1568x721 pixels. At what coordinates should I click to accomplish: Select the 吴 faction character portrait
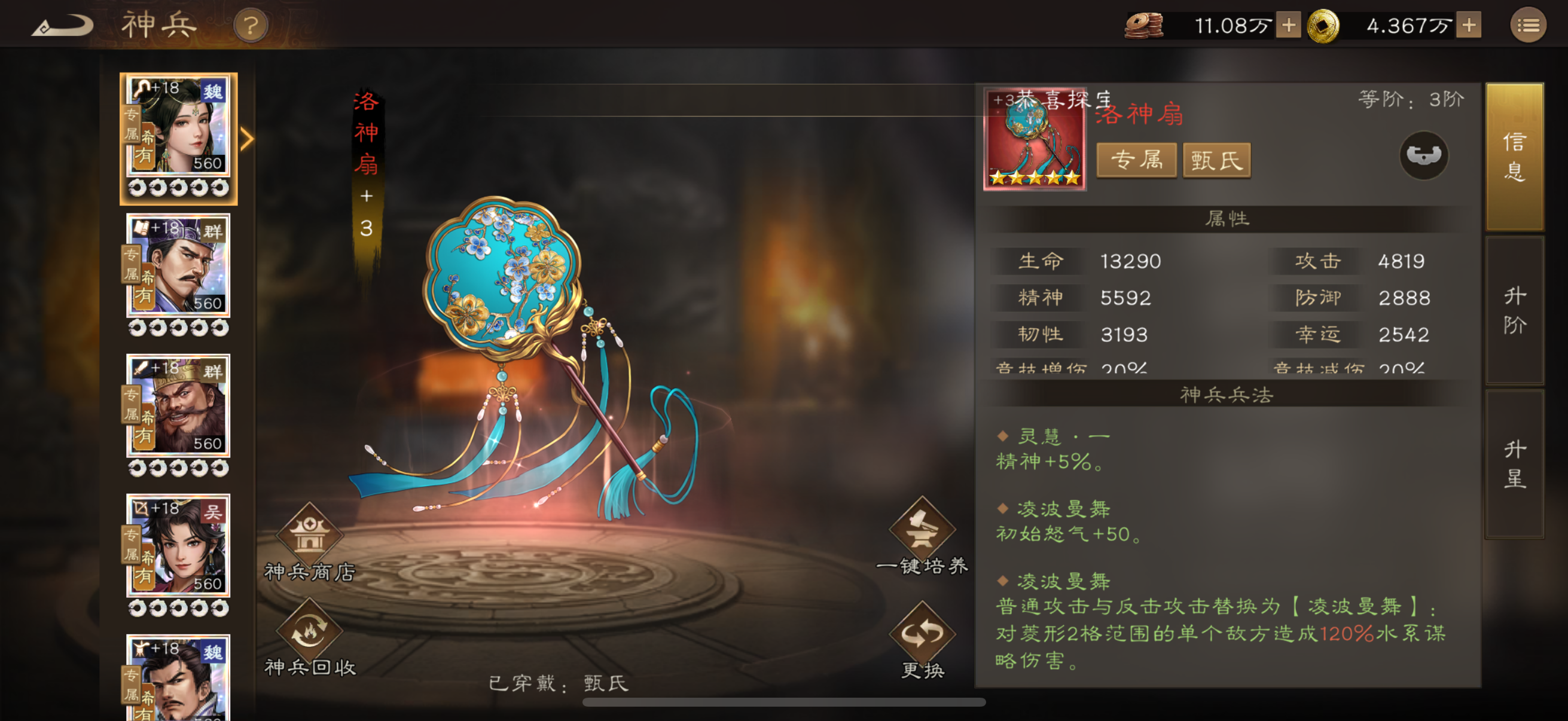point(178,548)
